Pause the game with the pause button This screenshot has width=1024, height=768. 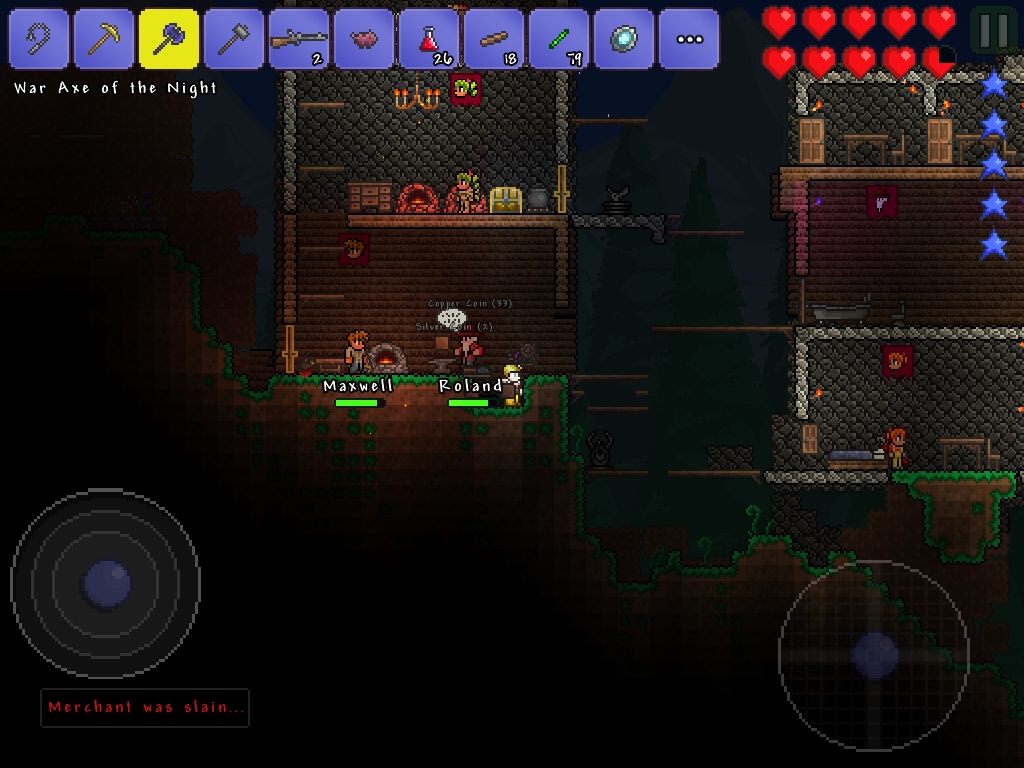point(994,31)
